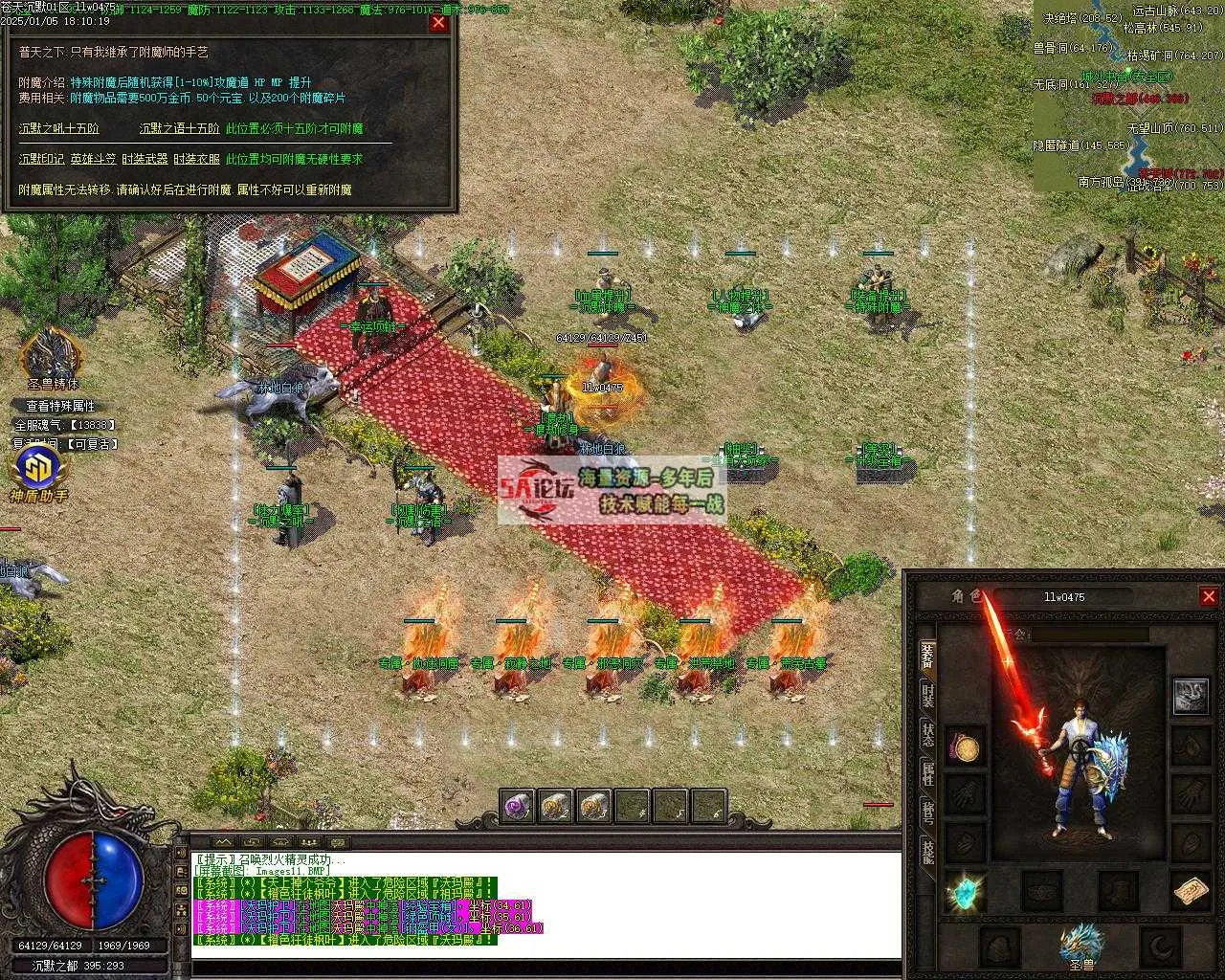Screen dimensions: 1225x980
Task: Switch to the 状态 status tab
Action: [x=927, y=736]
